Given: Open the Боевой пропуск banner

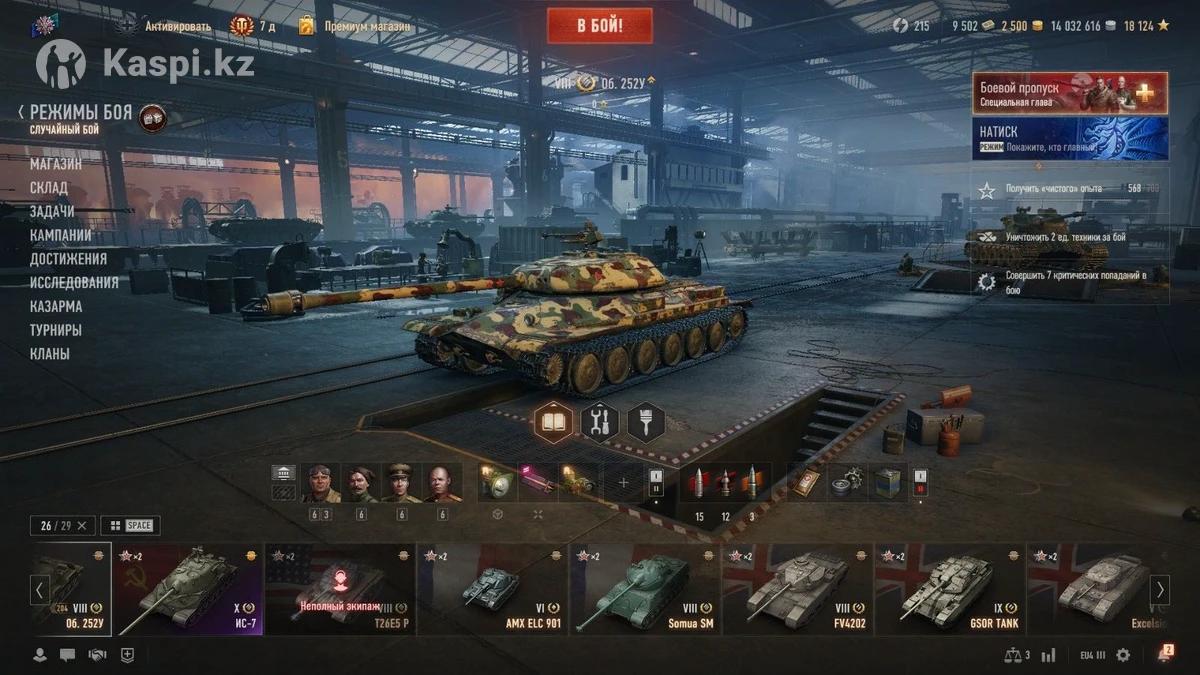Looking at the screenshot, I should click(x=1069, y=93).
